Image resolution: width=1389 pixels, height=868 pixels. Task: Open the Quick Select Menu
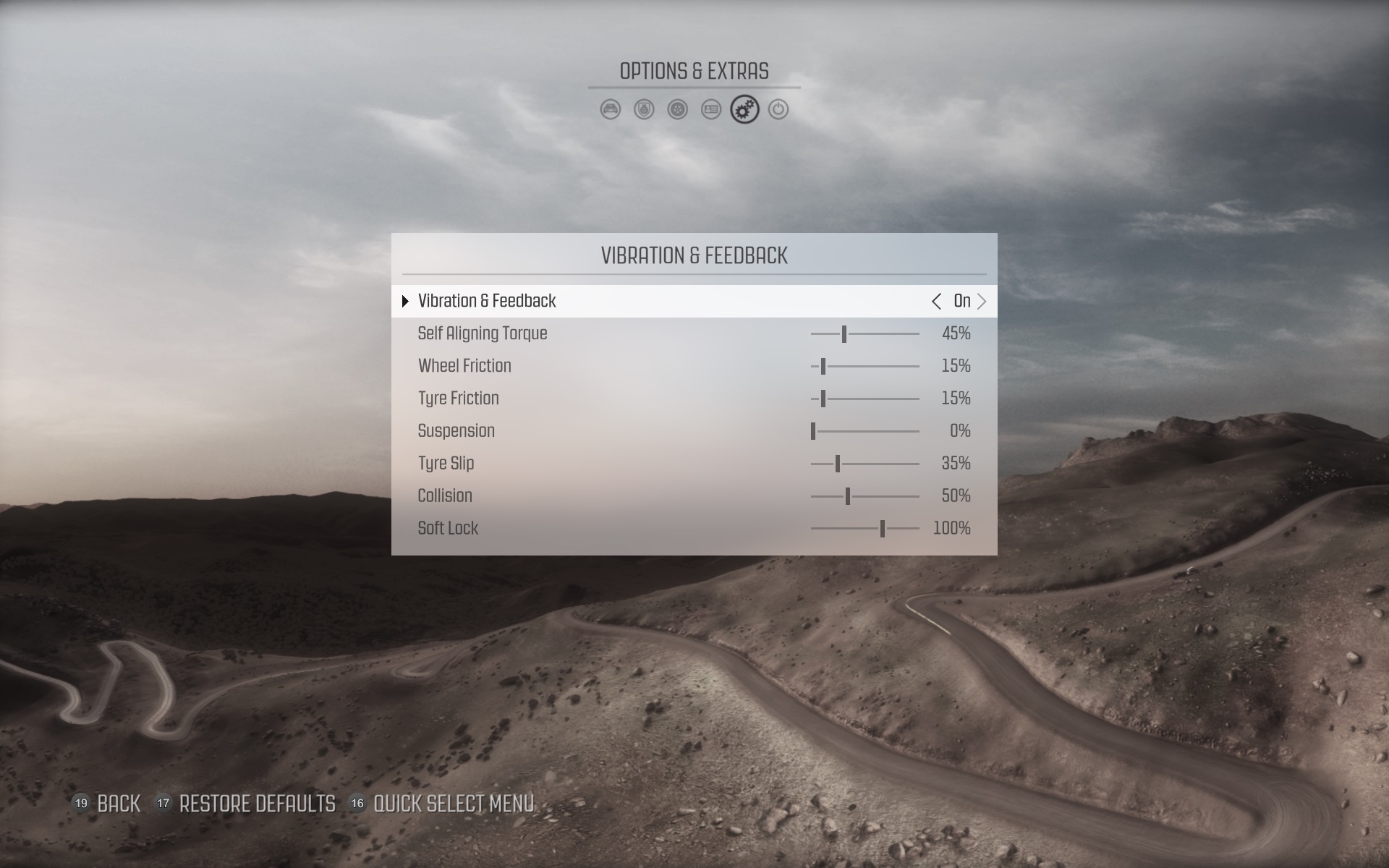coord(442,804)
